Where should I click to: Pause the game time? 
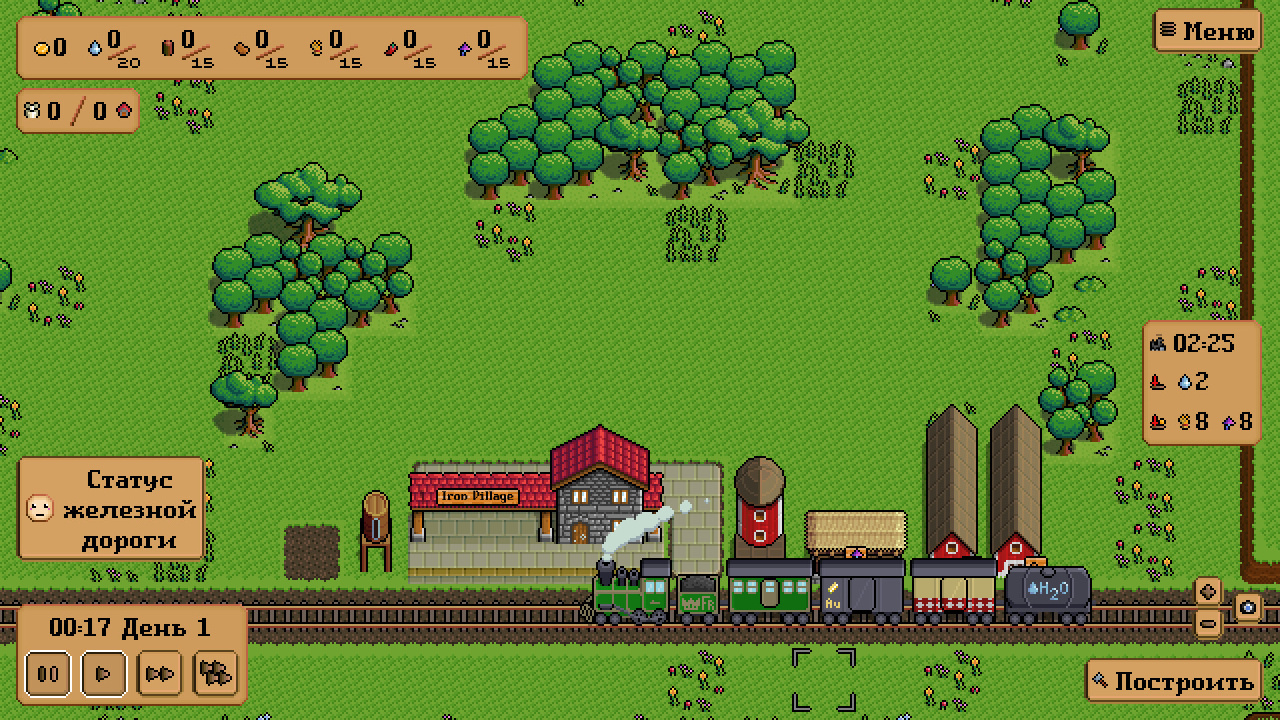(x=48, y=673)
